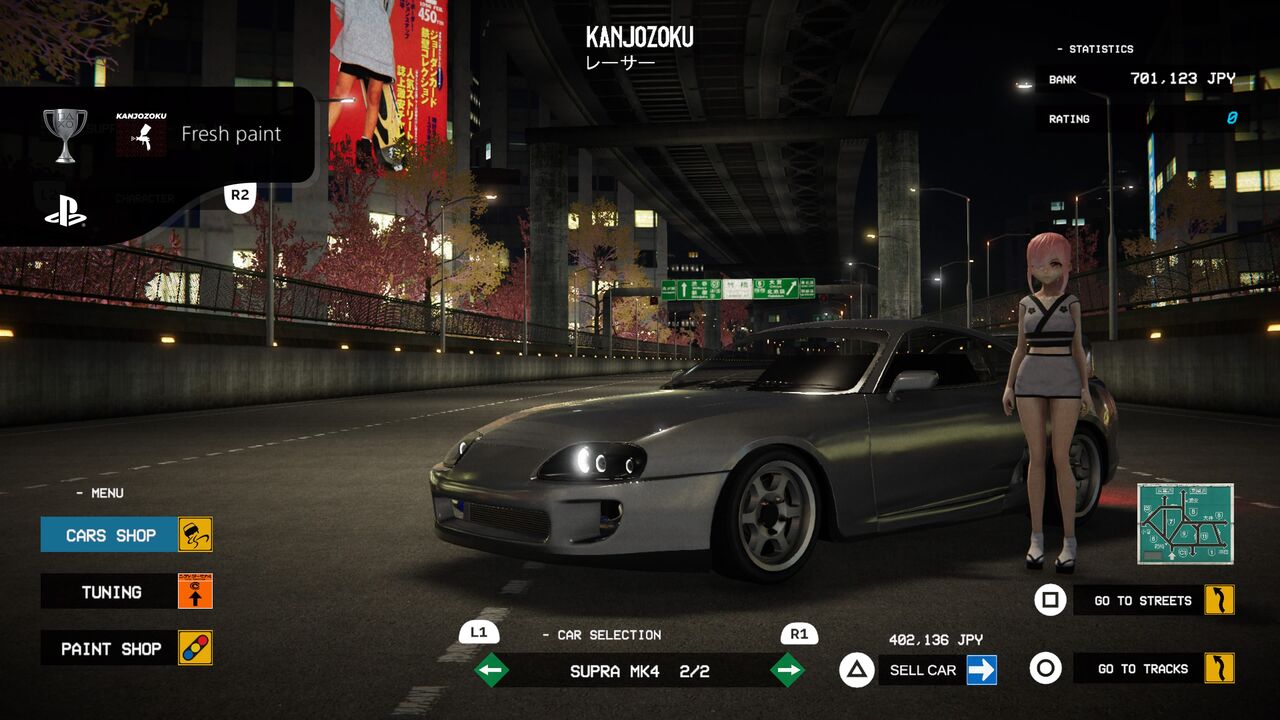The width and height of the screenshot is (1280, 720).
Task: Go to Streets
Action: pos(1142,601)
